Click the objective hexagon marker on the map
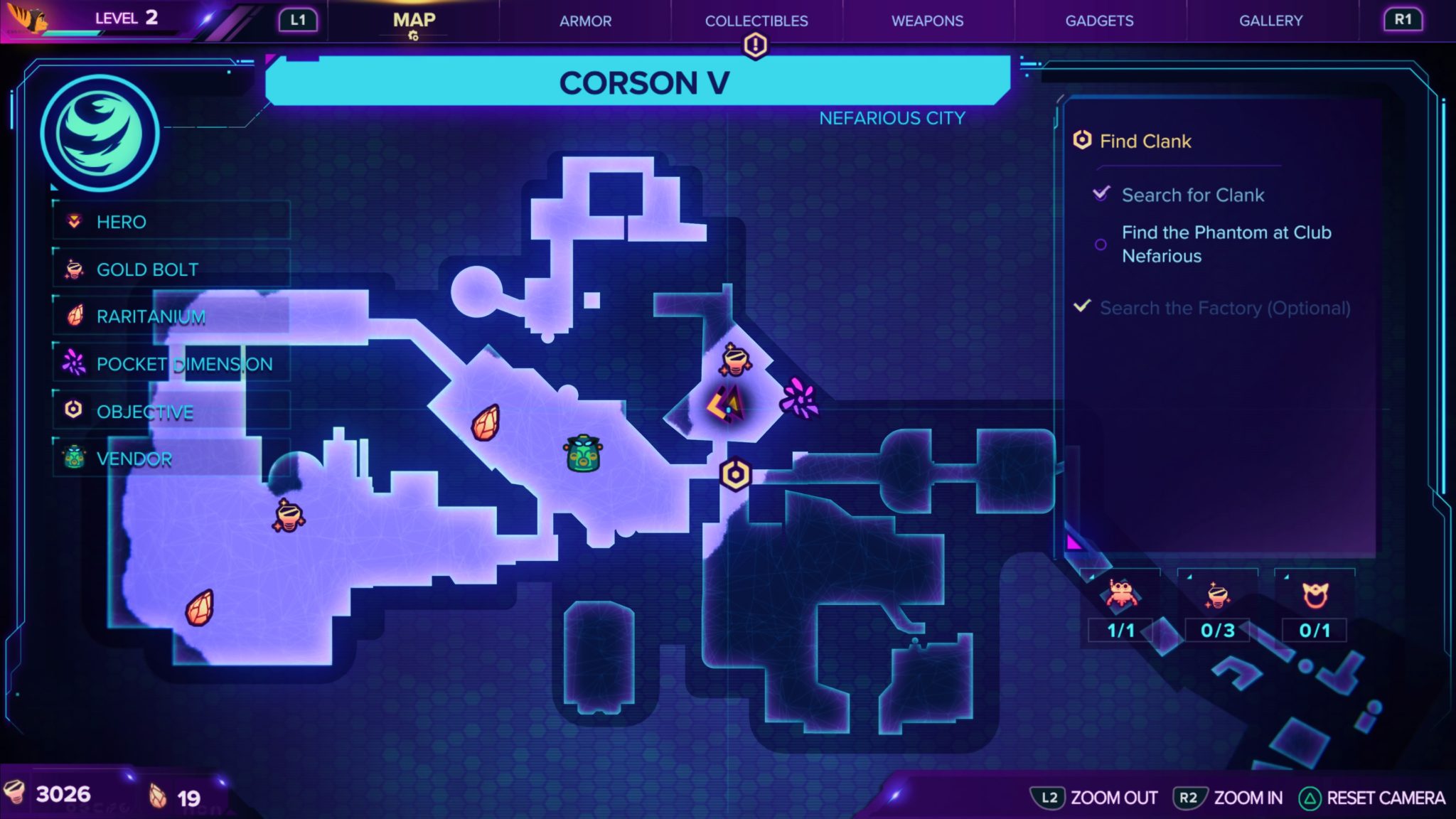 click(x=736, y=473)
